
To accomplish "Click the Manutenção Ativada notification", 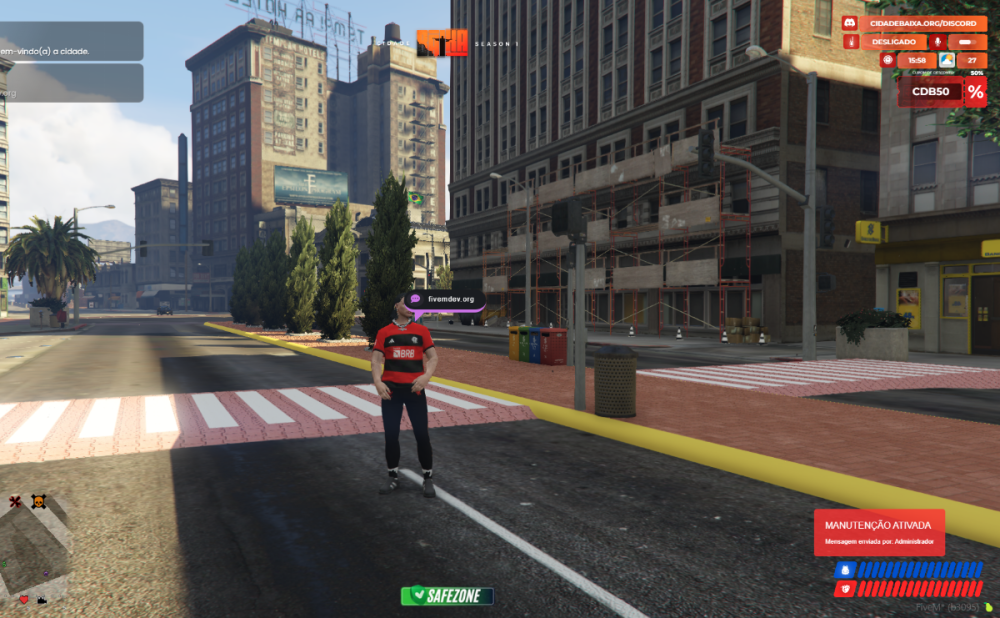I will tap(879, 531).
